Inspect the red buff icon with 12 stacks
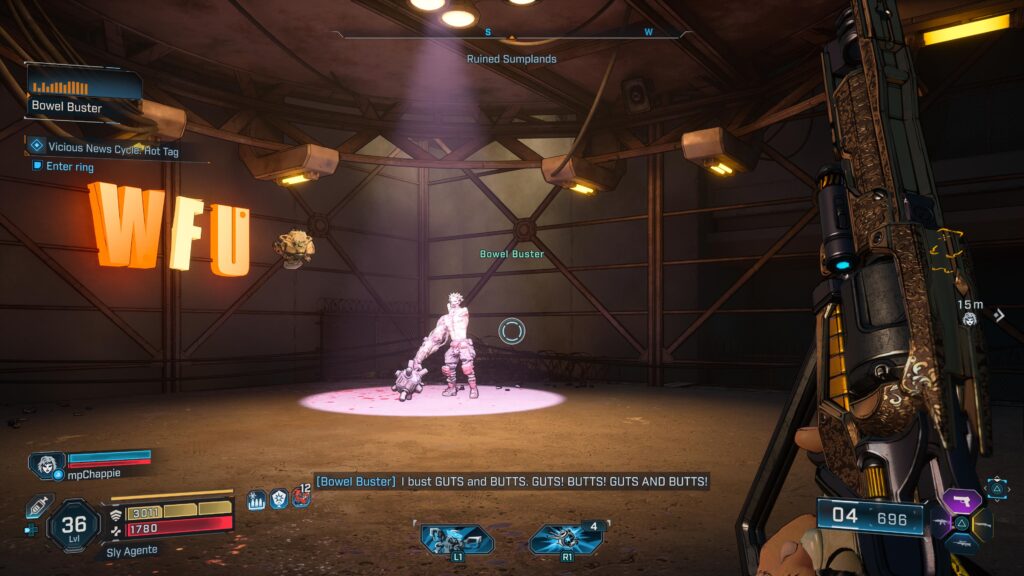This screenshot has height=576, width=1024. coord(300,496)
